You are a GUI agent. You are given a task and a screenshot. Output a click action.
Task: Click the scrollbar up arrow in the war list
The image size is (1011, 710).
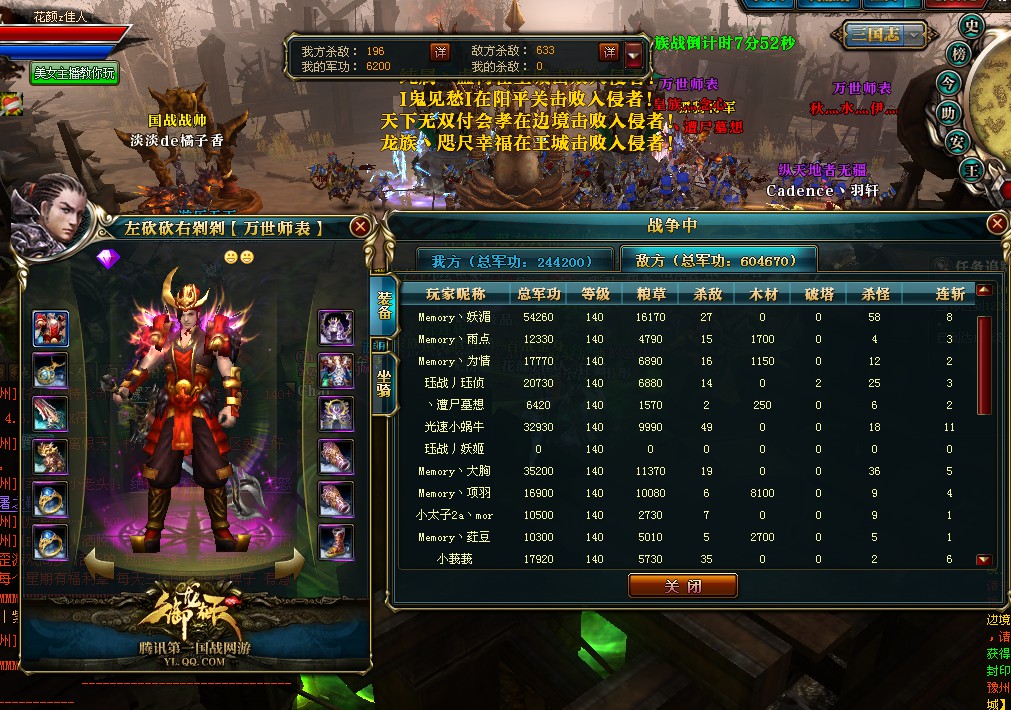click(984, 291)
